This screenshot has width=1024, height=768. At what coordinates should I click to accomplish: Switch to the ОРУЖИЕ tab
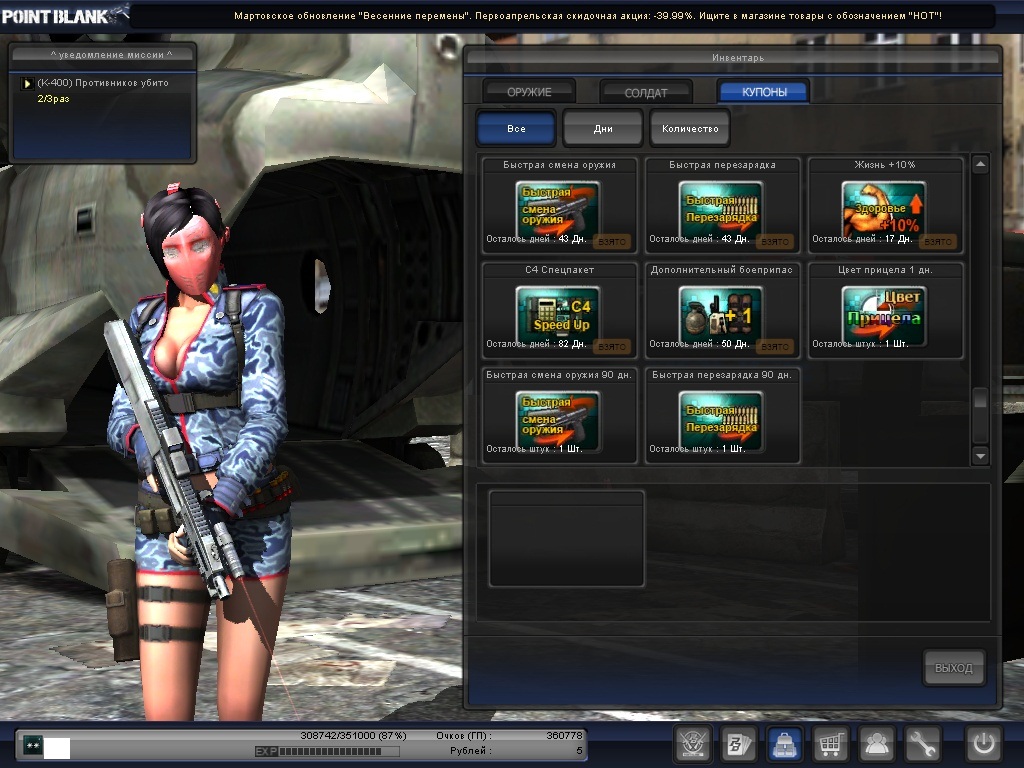pos(529,92)
